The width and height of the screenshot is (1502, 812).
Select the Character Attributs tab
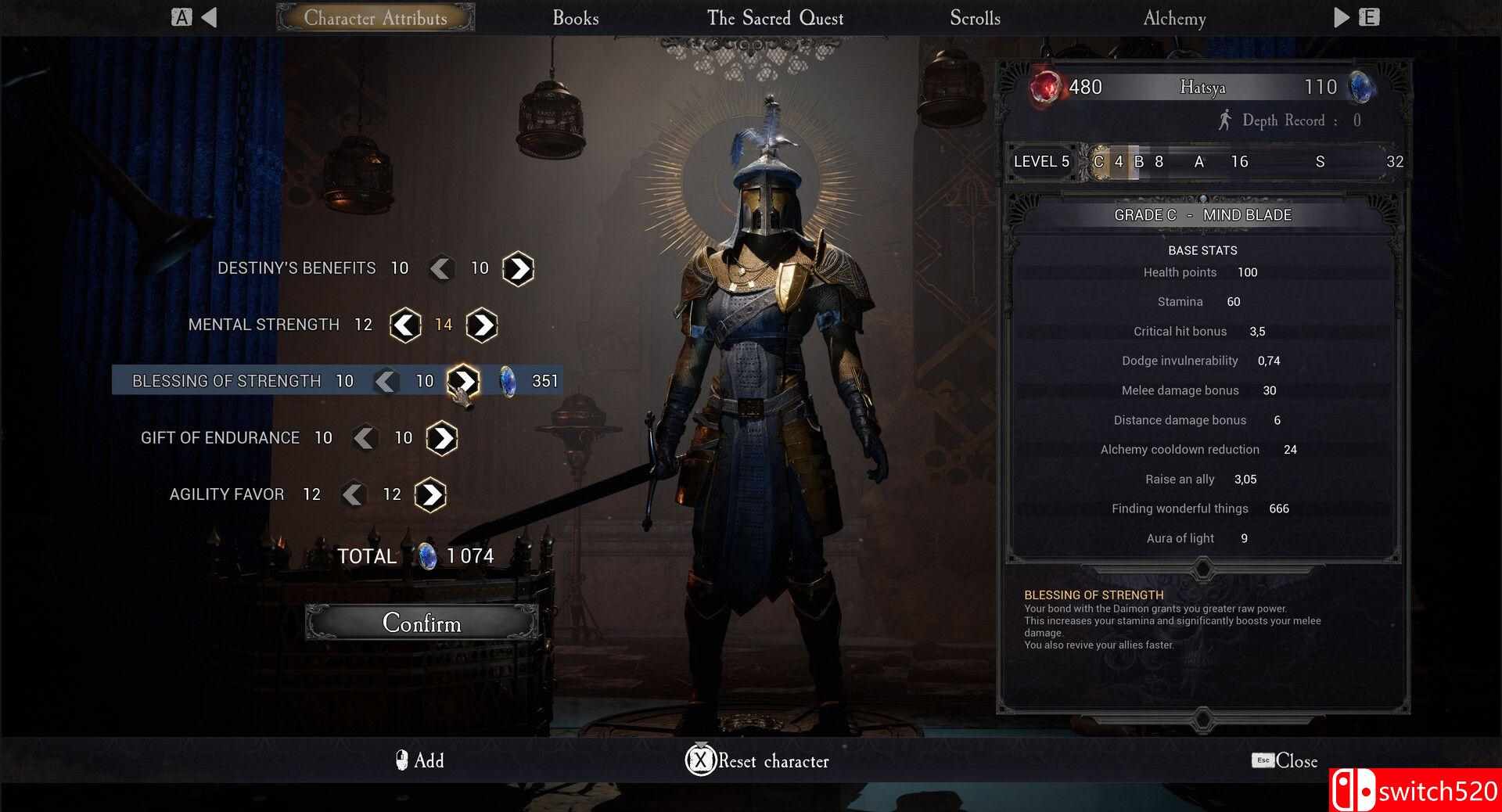[x=375, y=18]
